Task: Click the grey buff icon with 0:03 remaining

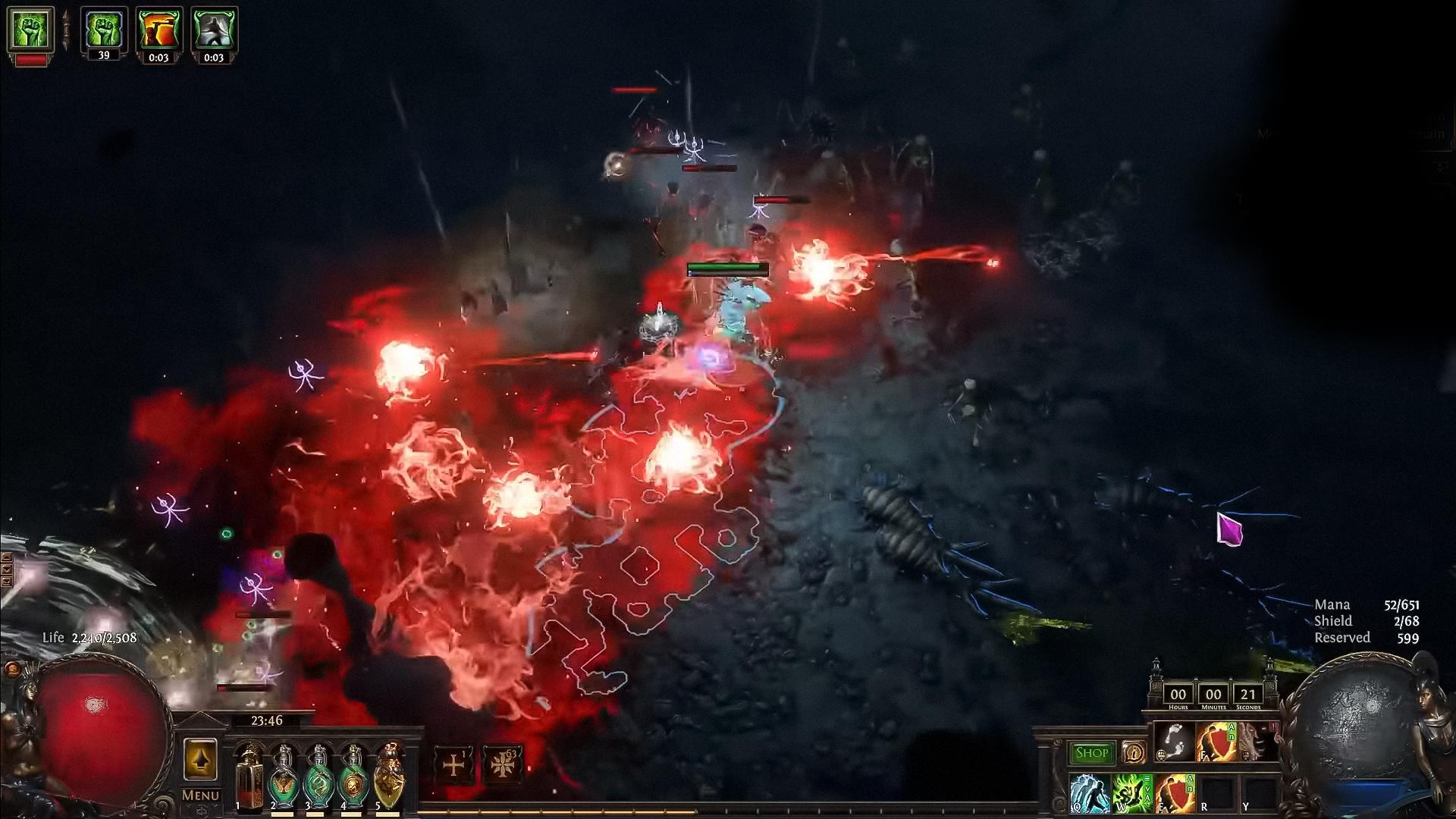Action: (x=213, y=29)
